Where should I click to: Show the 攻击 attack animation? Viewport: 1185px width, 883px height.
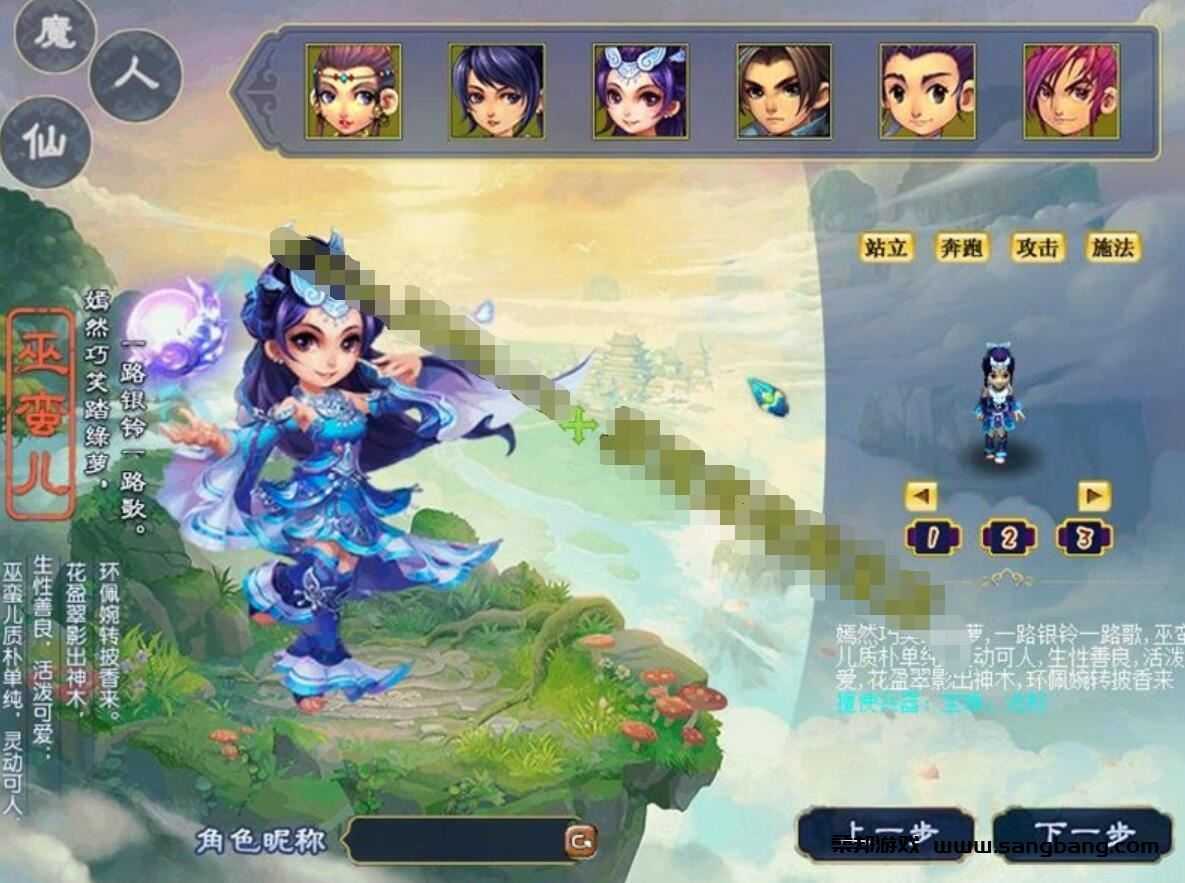pos(1036,247)
